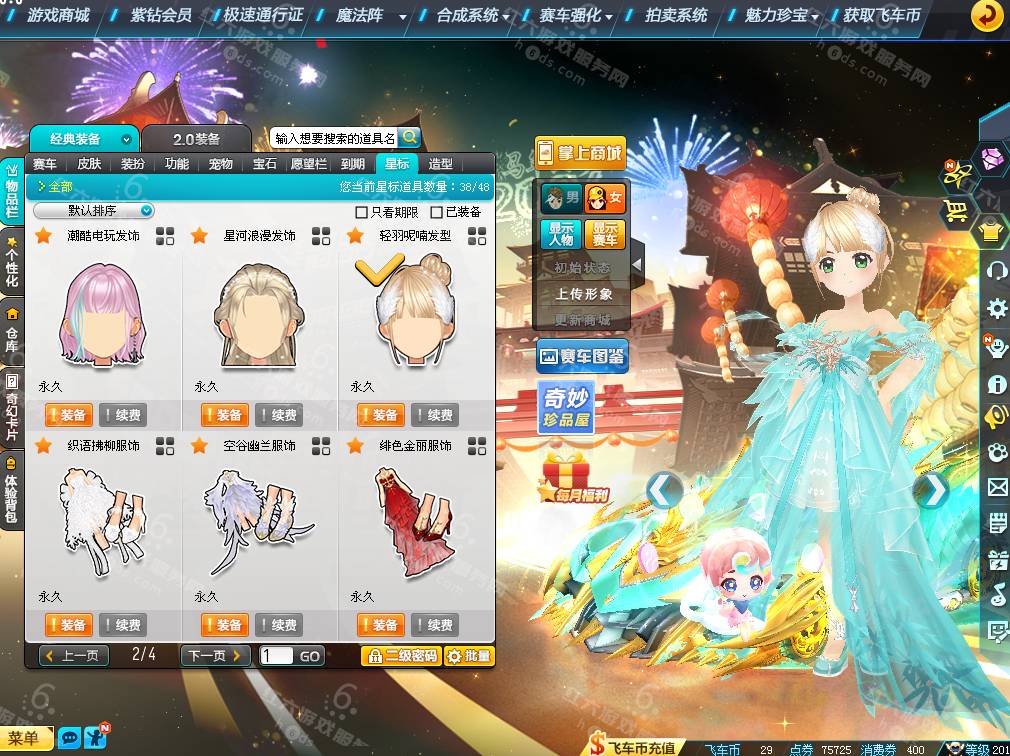
Task: Open the 默认排序 sort dropdown
Action: pyautogui.click(x=94, y=211)
